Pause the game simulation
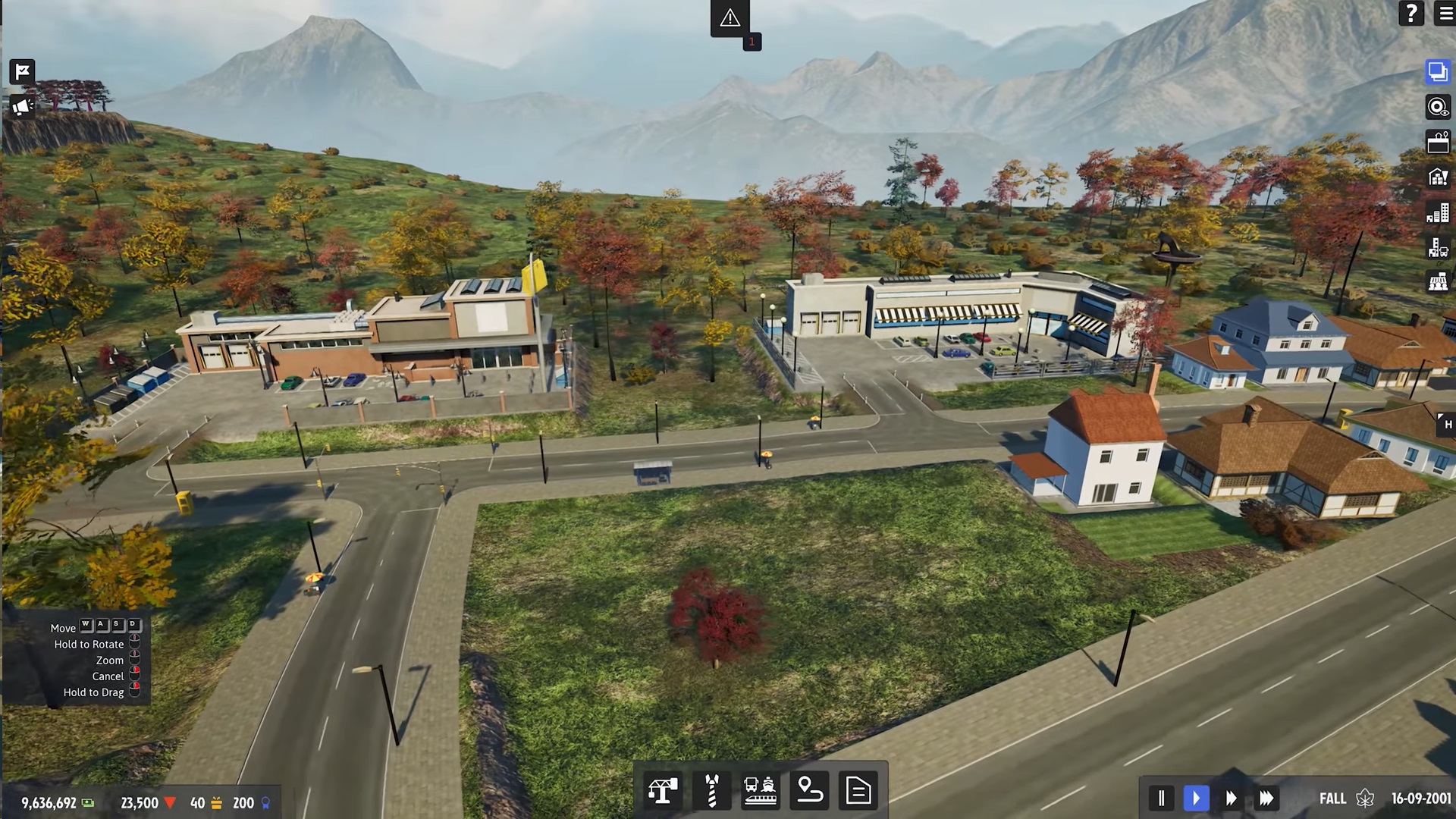1456x819 pixels. coord(1161,798)
